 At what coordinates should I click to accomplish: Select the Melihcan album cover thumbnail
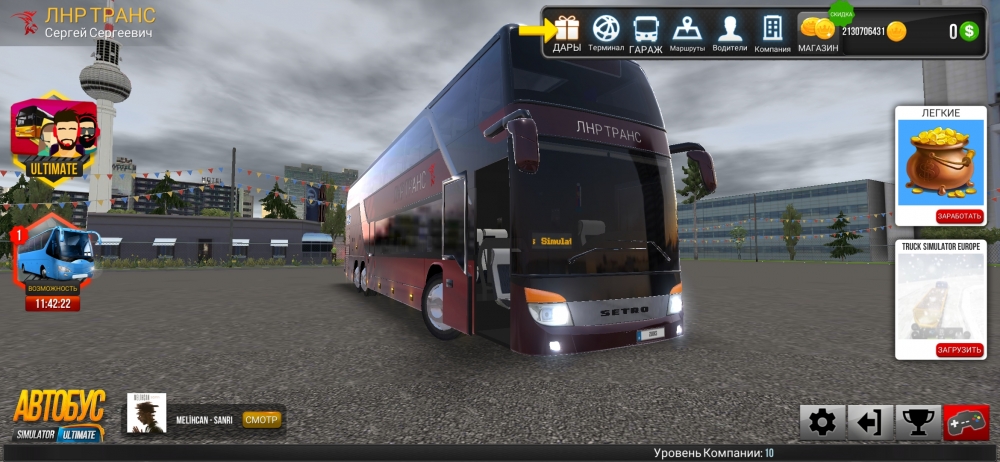point(145,412)
